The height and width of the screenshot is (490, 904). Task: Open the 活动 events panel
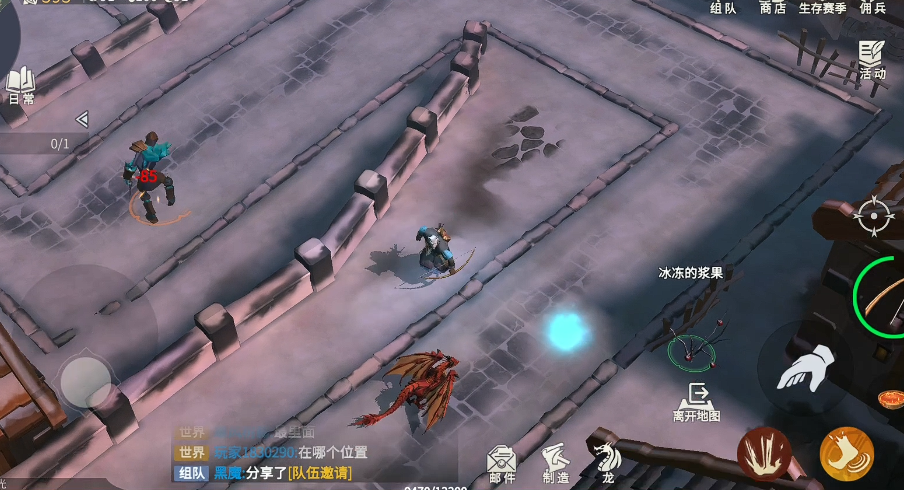[x=872, y=60]
